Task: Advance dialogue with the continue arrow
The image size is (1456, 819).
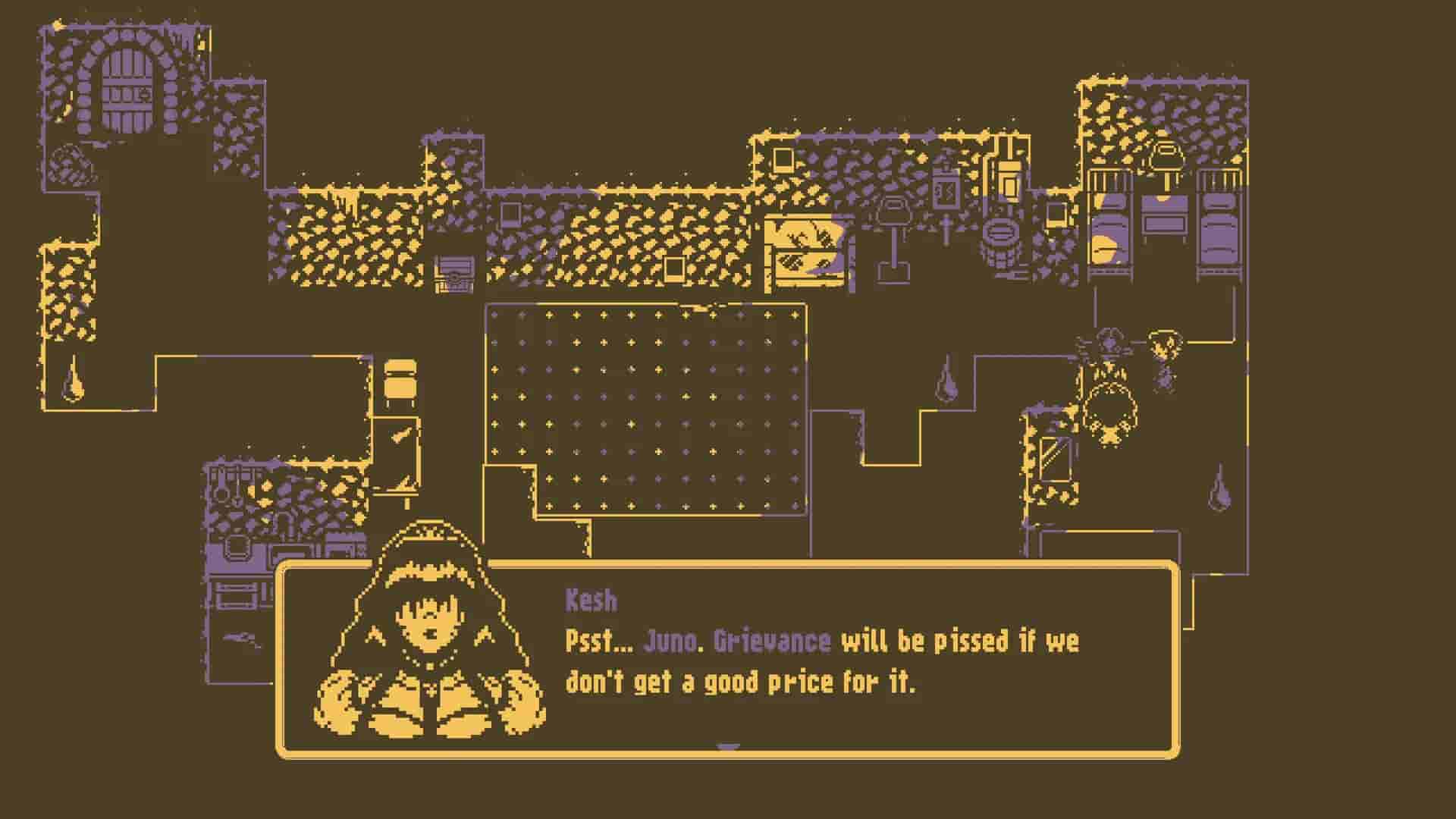Action: (728, 748)
